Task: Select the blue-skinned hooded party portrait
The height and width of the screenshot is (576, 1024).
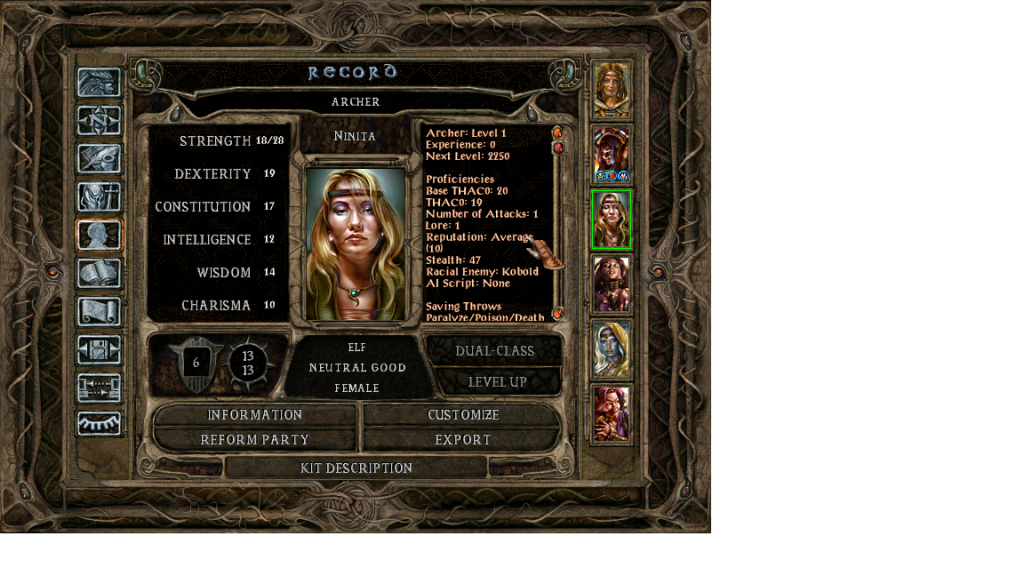Action: point(611,349)
